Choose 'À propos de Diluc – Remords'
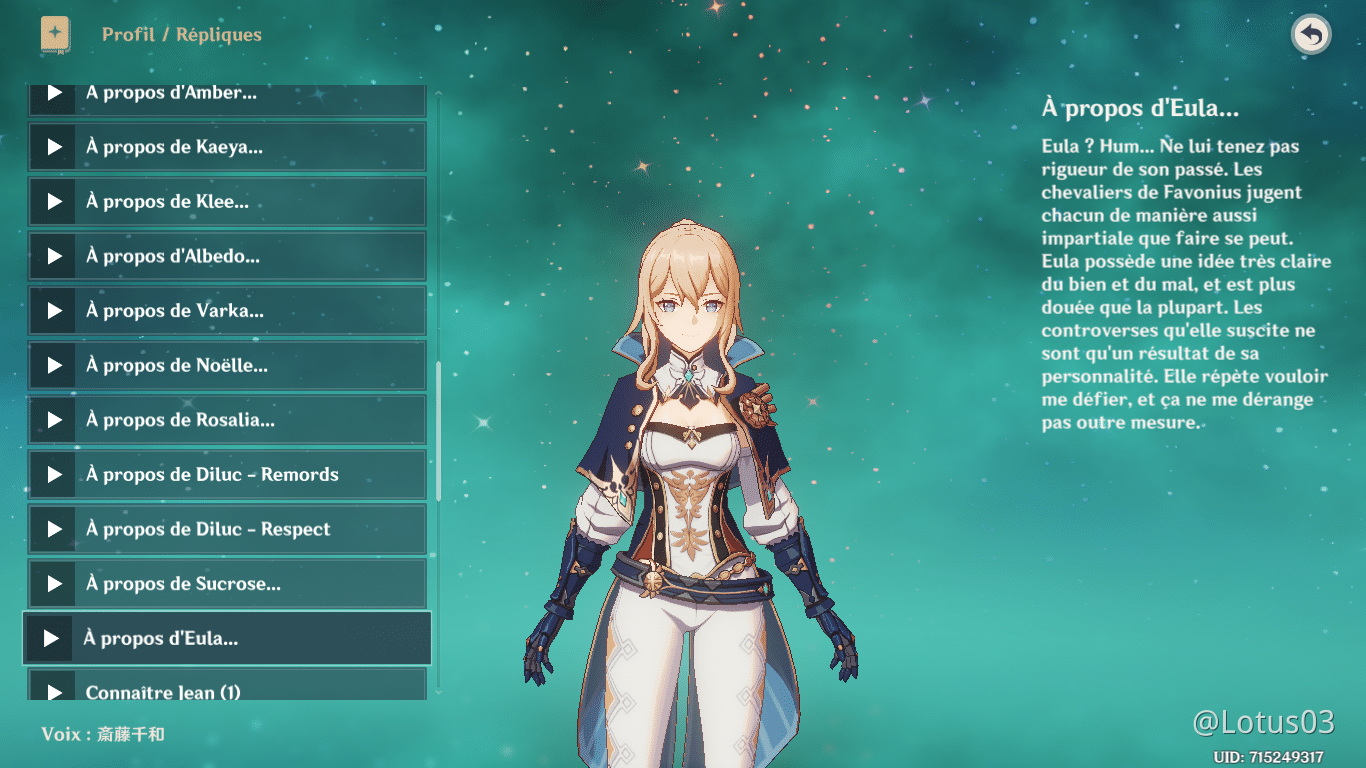 pos(227,475)
